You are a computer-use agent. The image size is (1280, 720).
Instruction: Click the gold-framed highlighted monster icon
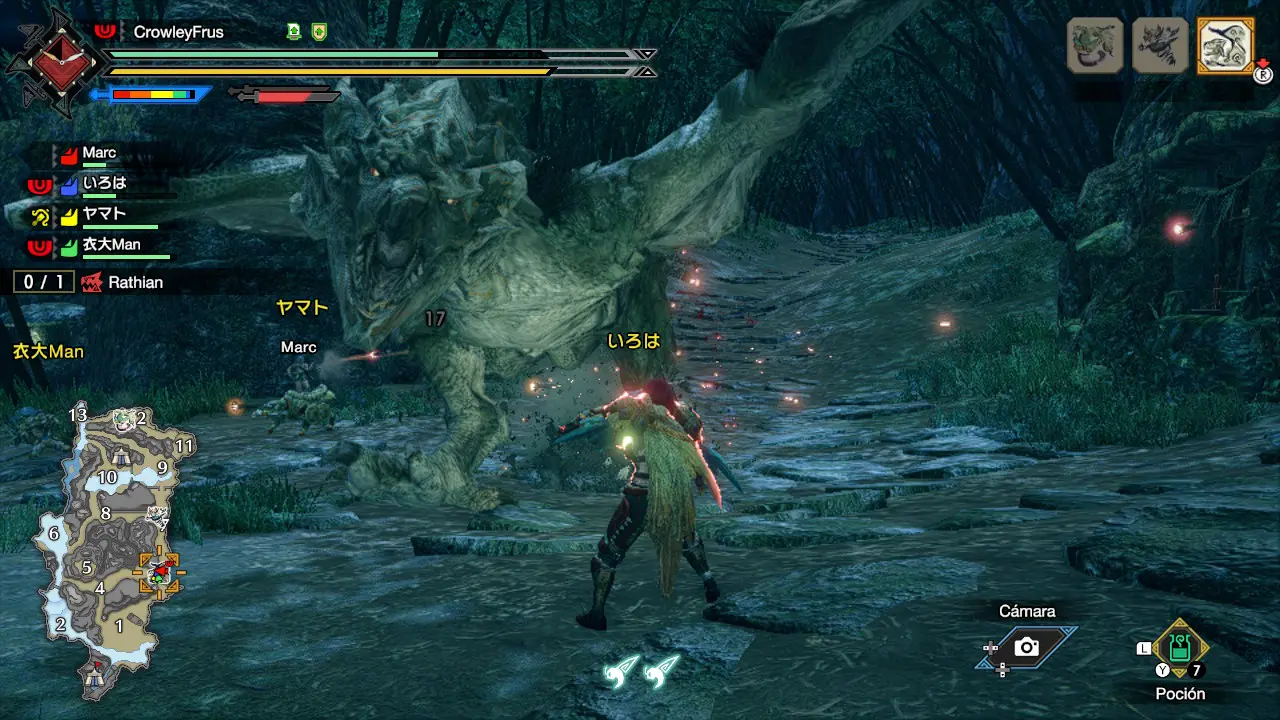(x=1225, y=46)
